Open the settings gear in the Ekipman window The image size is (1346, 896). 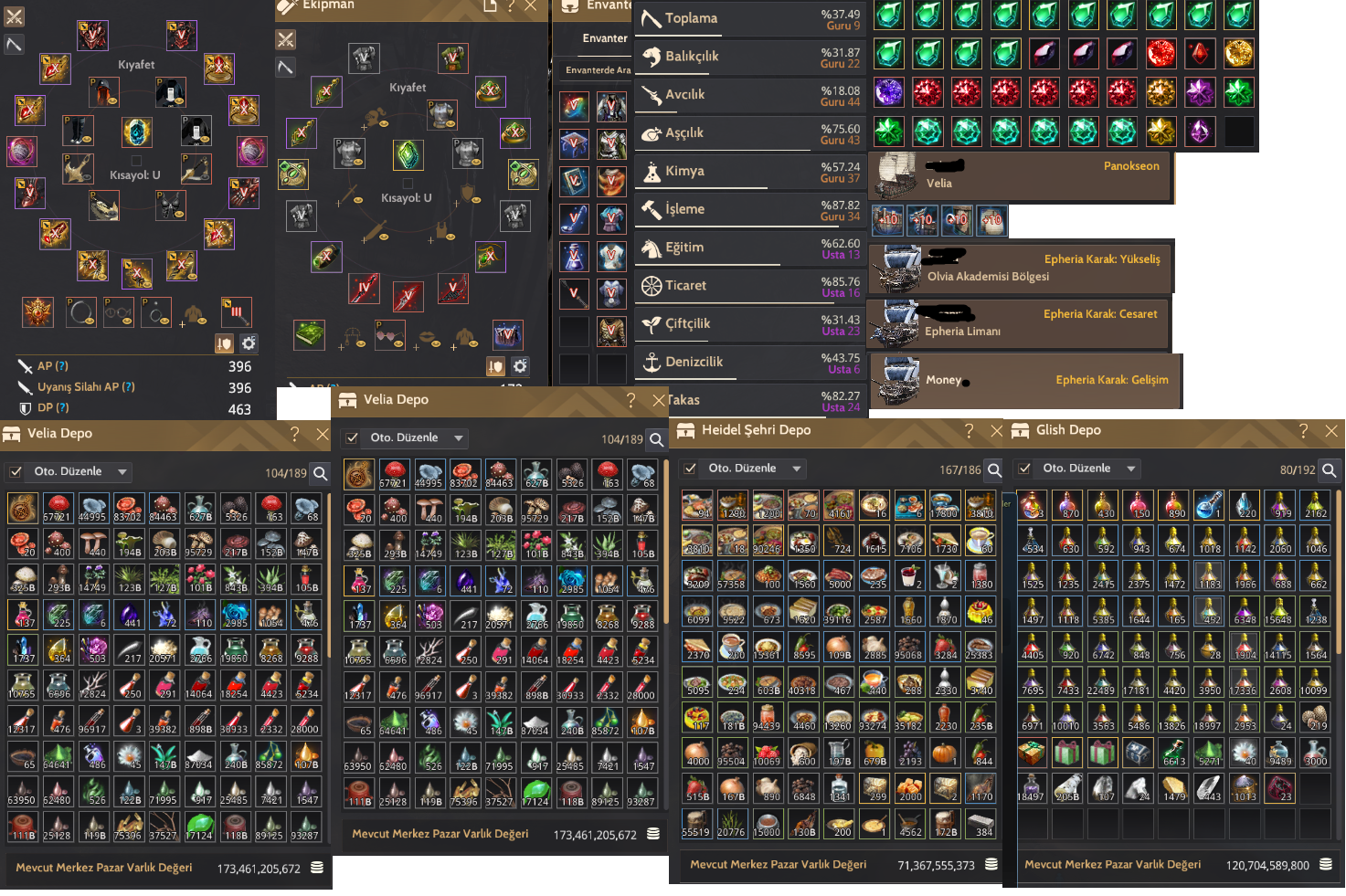(521, 366)
